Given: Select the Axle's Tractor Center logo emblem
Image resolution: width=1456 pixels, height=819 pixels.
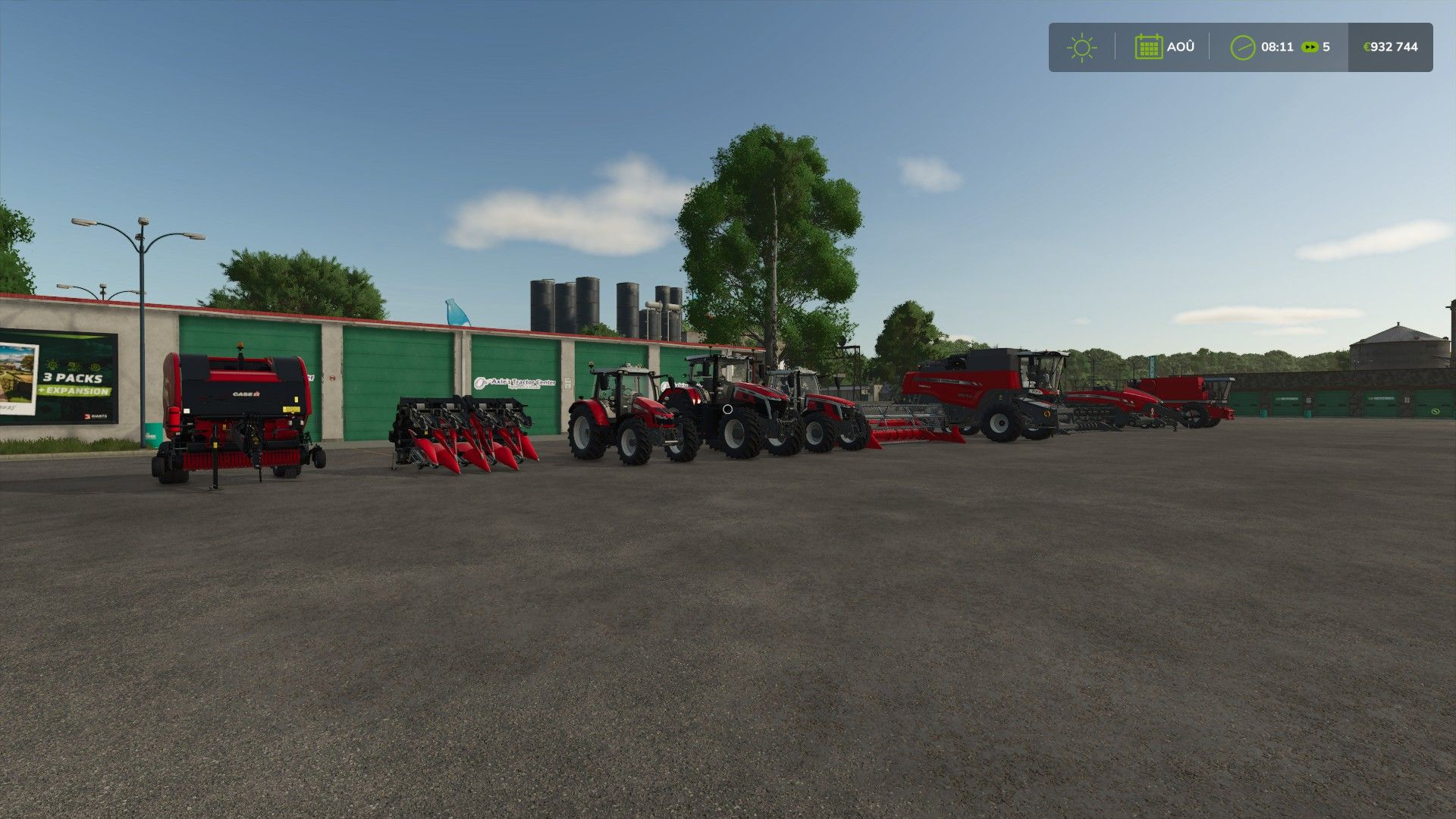Looking at the screenshot, I should (x=480, y=383).
